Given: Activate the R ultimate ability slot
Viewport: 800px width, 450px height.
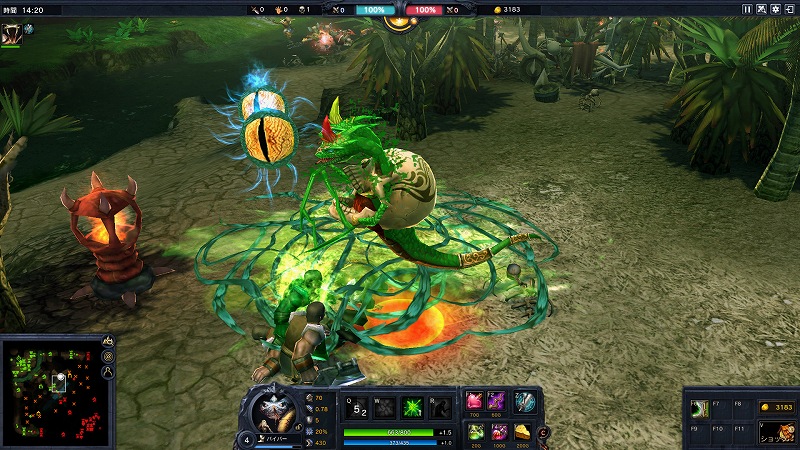Looking at the screenshot, I should pos(438,409).
